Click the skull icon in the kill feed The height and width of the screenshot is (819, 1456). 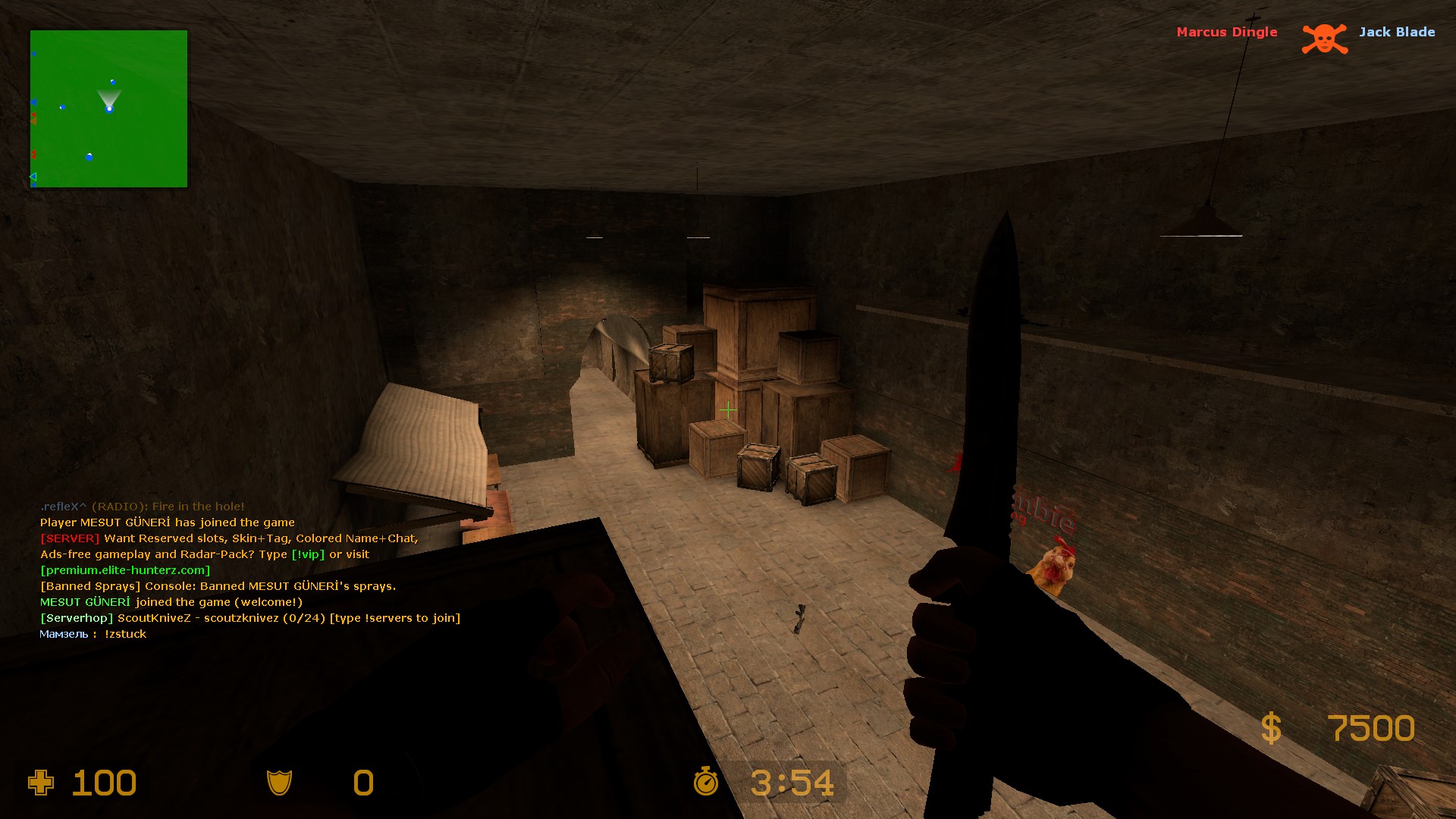1324,39
